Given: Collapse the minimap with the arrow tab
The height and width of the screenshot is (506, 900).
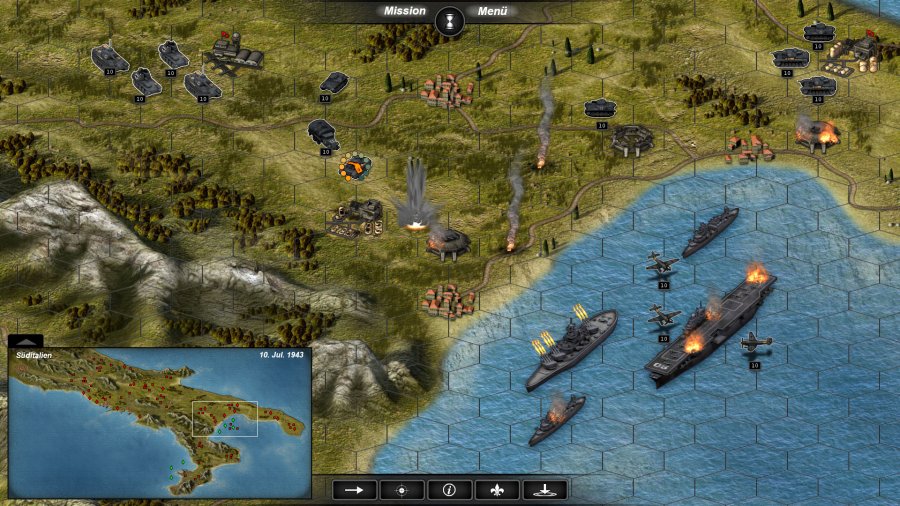Looking at the screenshot, I should point(25,341).
